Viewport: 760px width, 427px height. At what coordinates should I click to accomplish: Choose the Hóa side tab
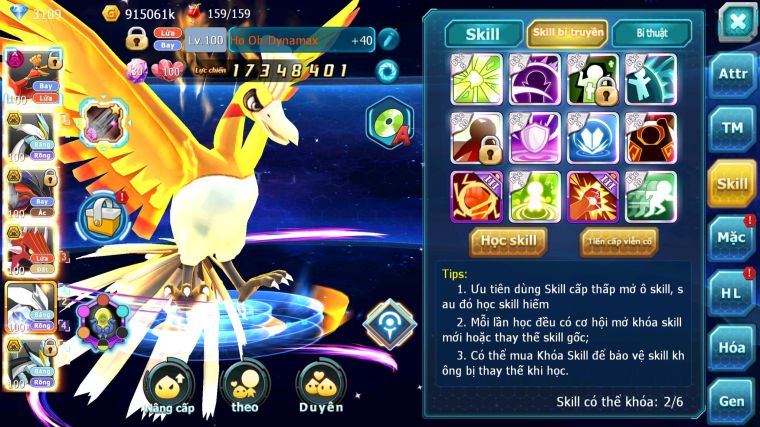(731, 347)
